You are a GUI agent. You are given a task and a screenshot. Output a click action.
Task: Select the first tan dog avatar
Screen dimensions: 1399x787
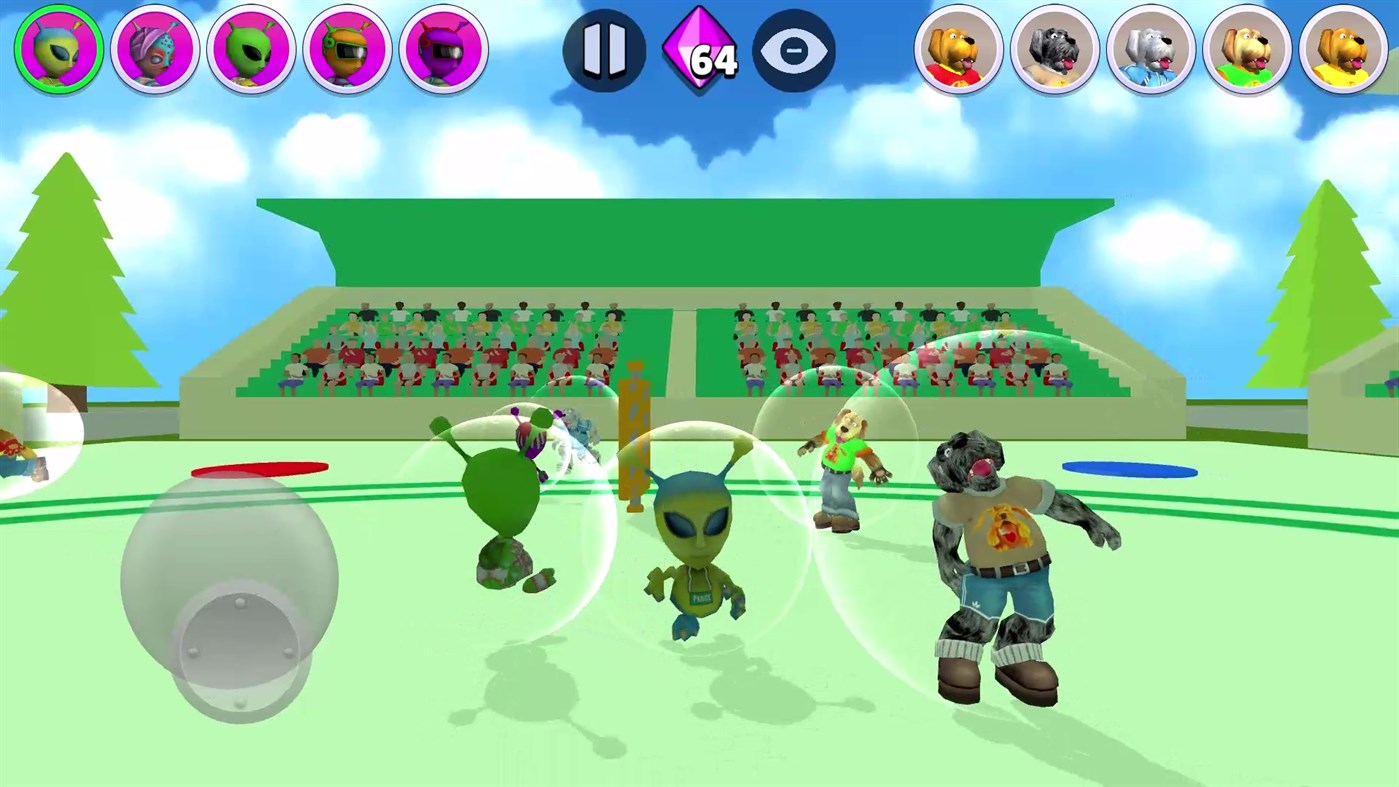958,48
